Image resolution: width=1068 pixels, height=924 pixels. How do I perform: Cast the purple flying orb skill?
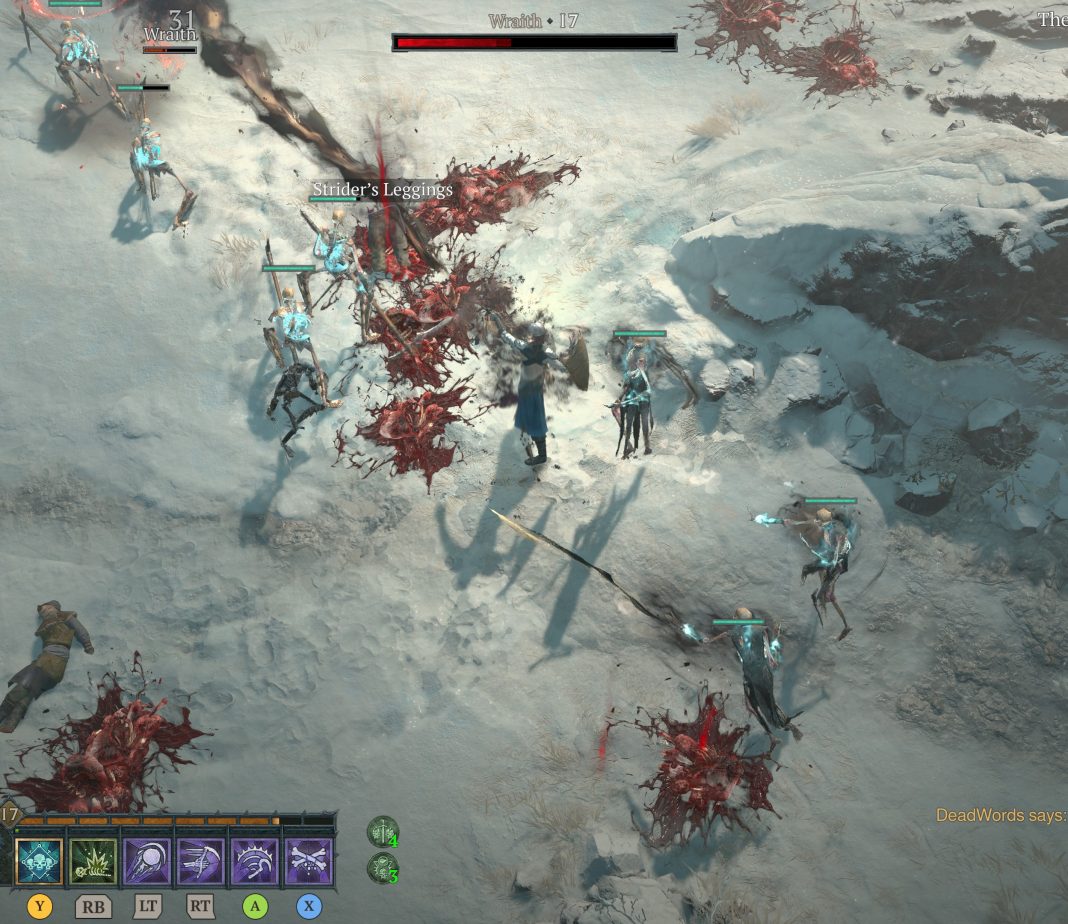(x=147, y=861)
